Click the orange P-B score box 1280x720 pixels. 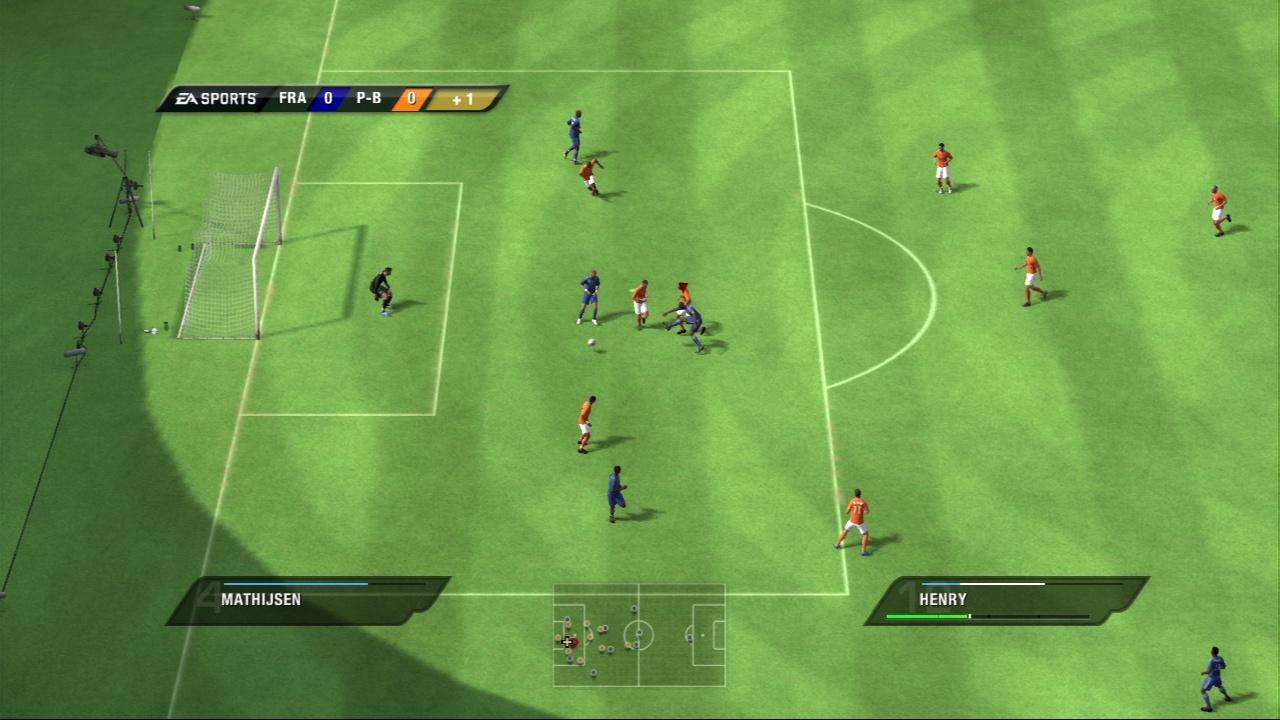coord(411,98)
